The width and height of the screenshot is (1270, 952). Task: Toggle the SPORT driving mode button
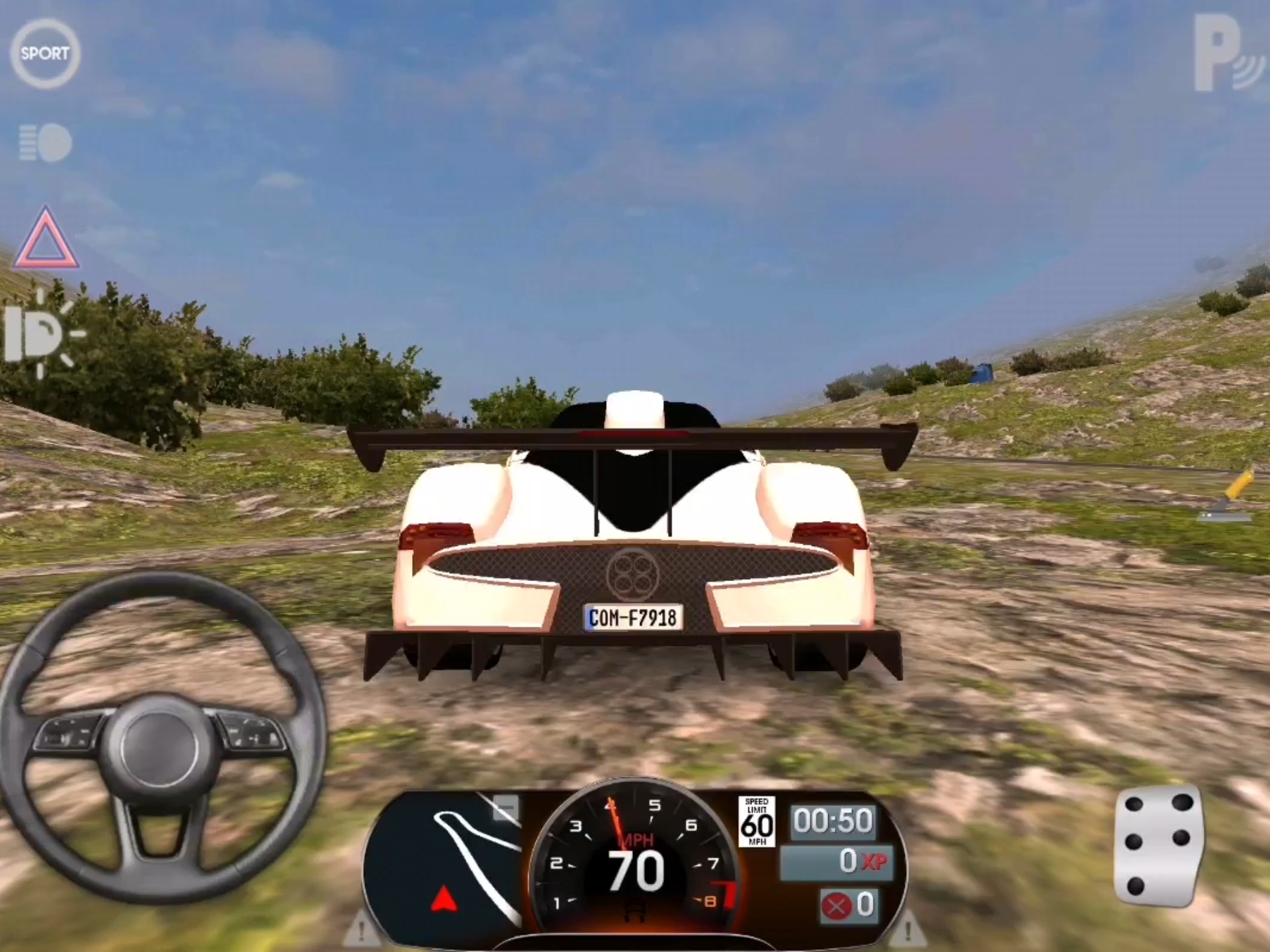(45, 54)
